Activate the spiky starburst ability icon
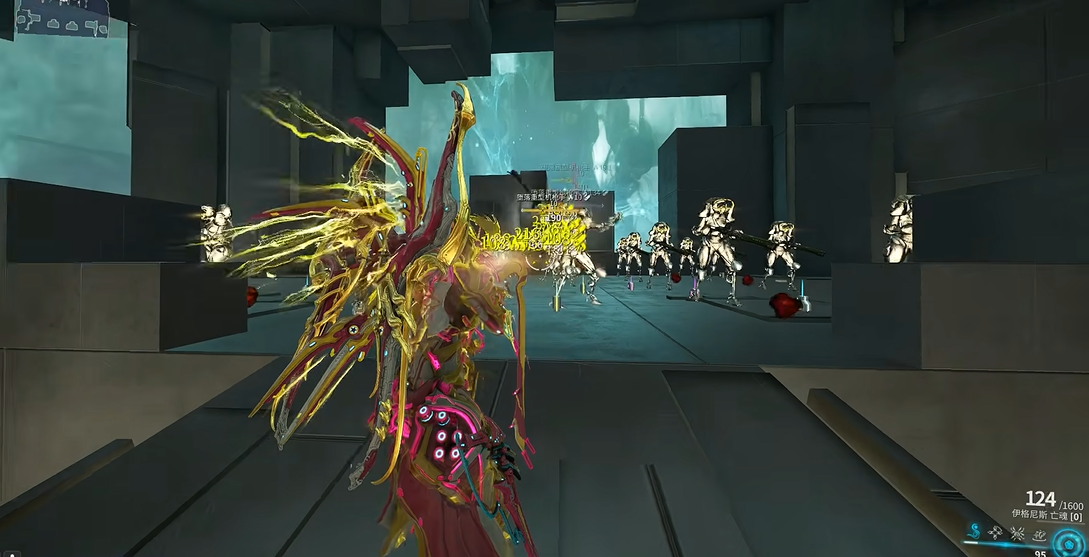The width and height of the screenshot is (1089, 557). point(1015,533)
